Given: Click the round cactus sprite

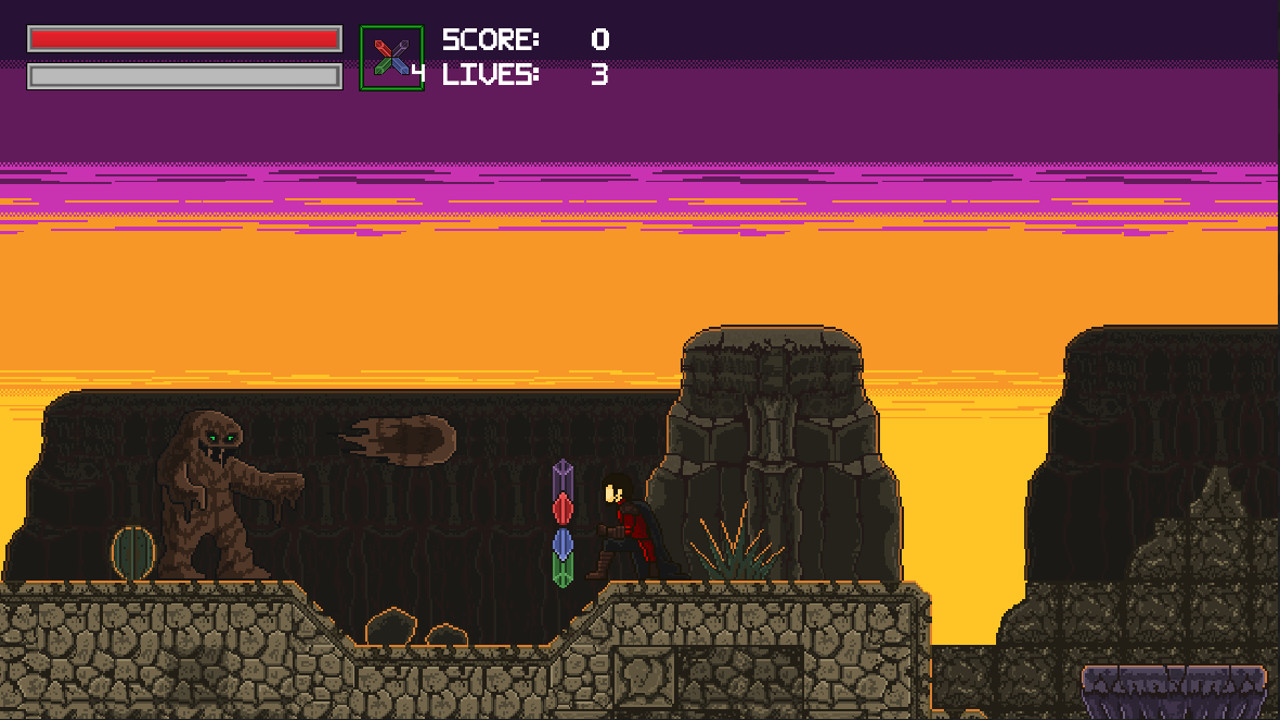Looking at the screenshot, I should click(132, 553).
